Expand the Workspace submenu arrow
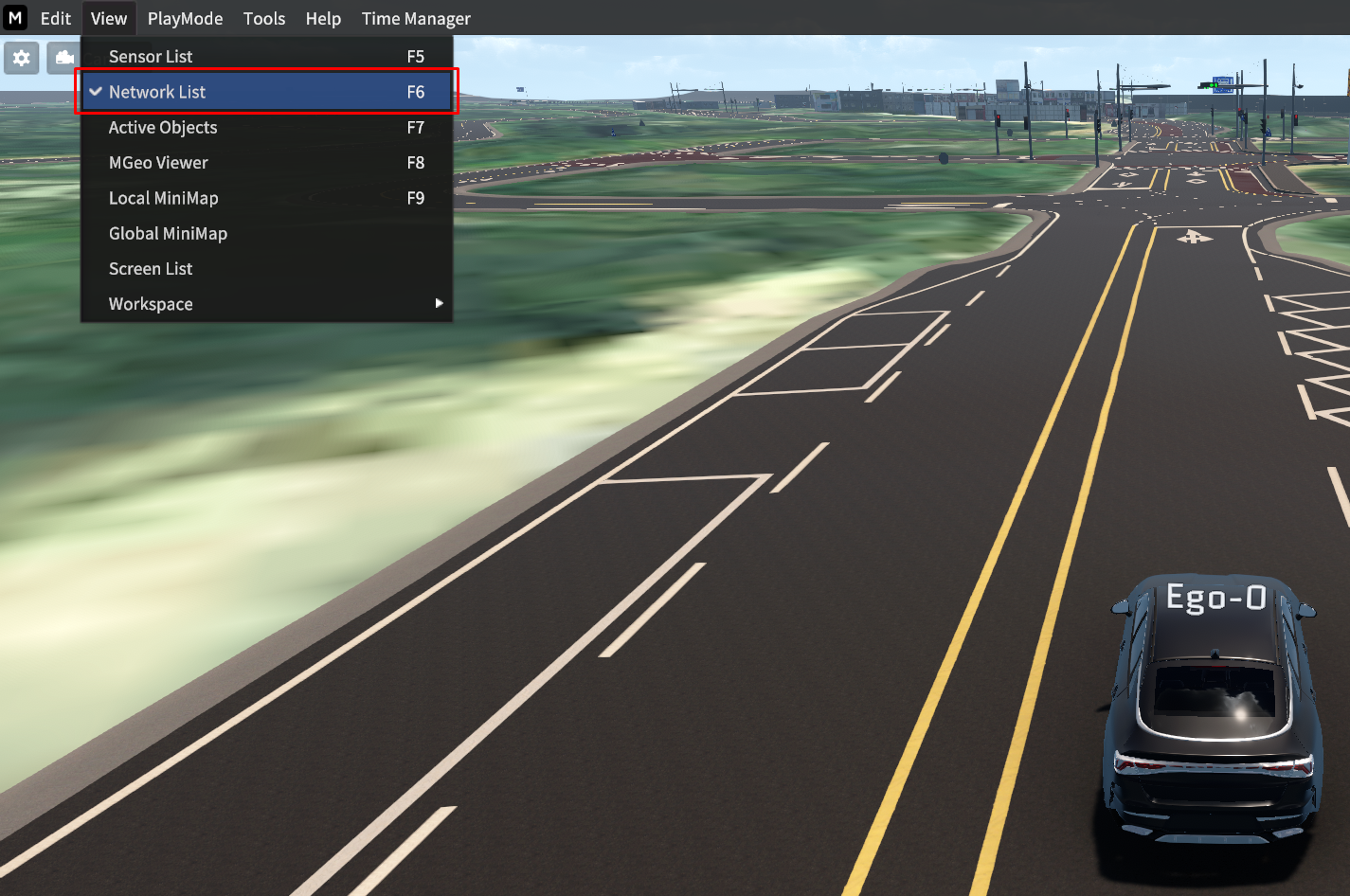Viewport: 1350px width, 896px height. coord(439,303)
